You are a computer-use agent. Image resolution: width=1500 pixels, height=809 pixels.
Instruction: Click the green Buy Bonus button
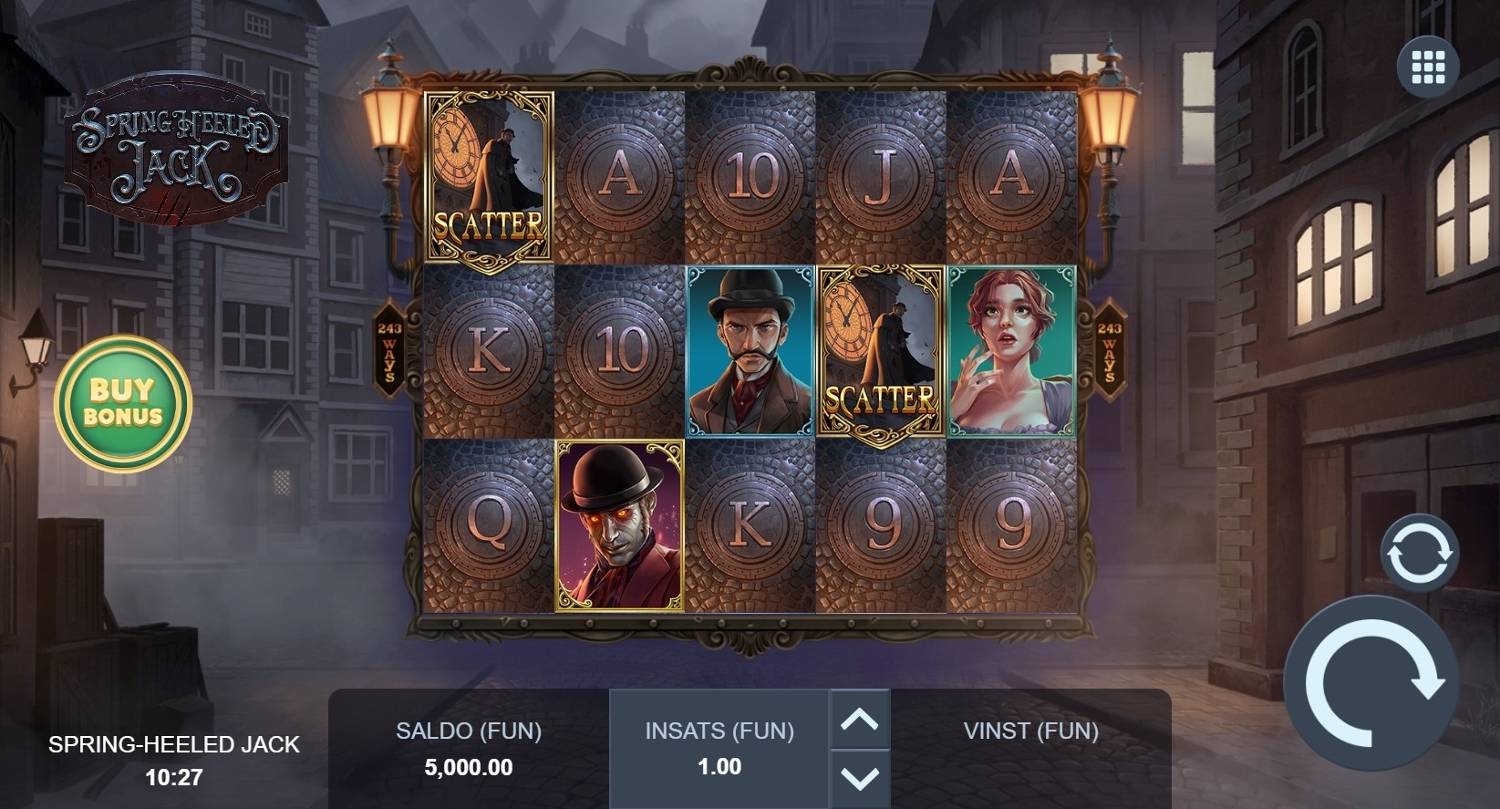pyautogui.click(x=123, y=403)
